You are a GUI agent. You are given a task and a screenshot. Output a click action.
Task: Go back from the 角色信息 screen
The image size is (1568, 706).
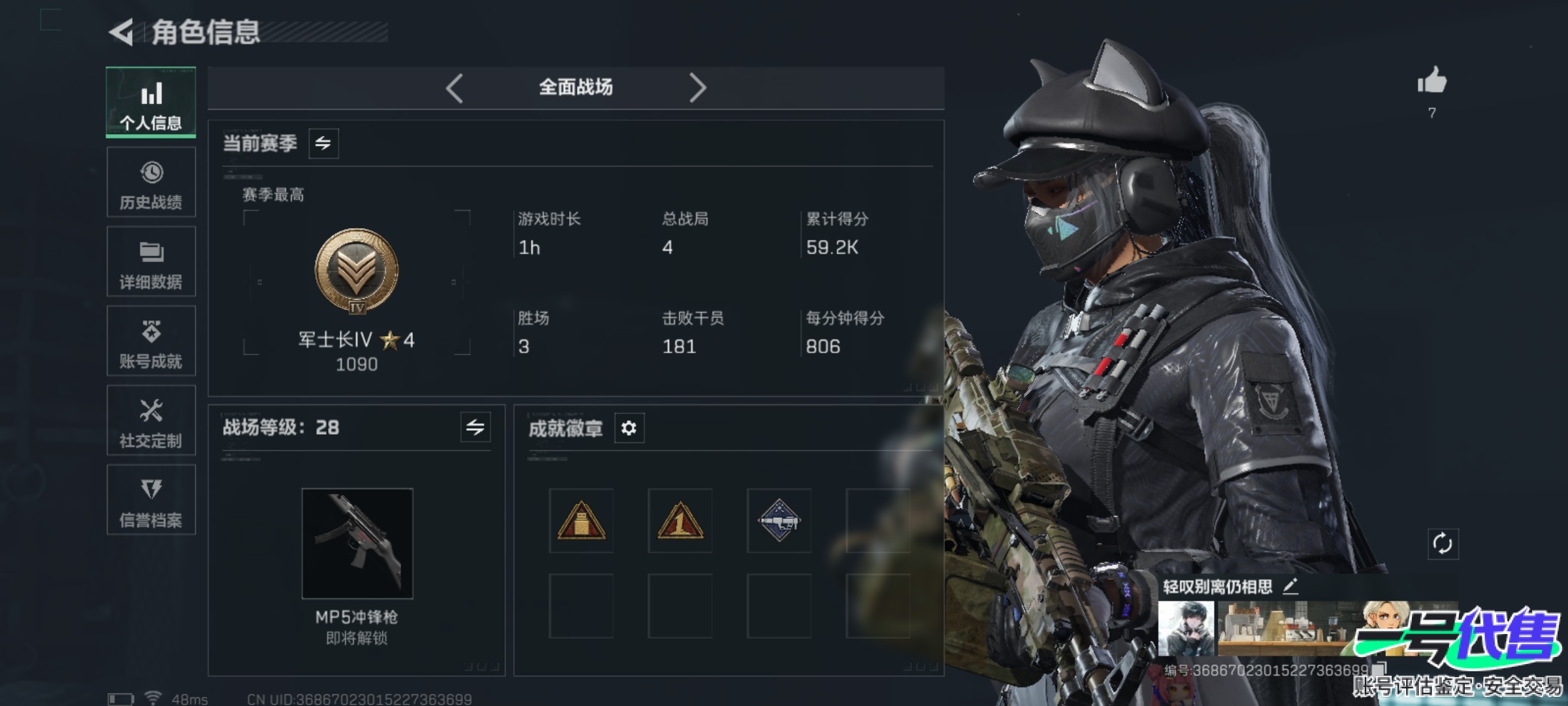[x=122, y=32]
